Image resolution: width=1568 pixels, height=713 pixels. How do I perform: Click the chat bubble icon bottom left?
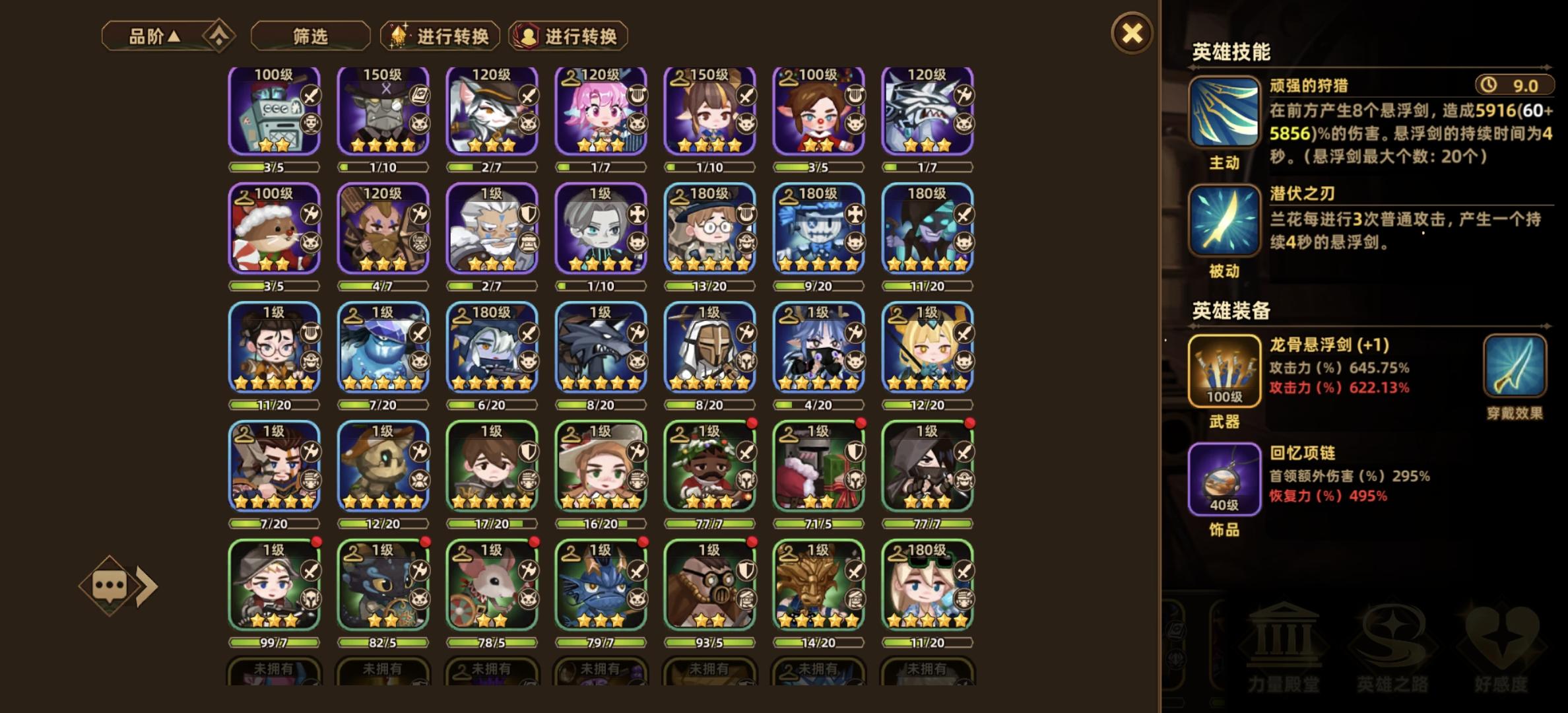110,584
